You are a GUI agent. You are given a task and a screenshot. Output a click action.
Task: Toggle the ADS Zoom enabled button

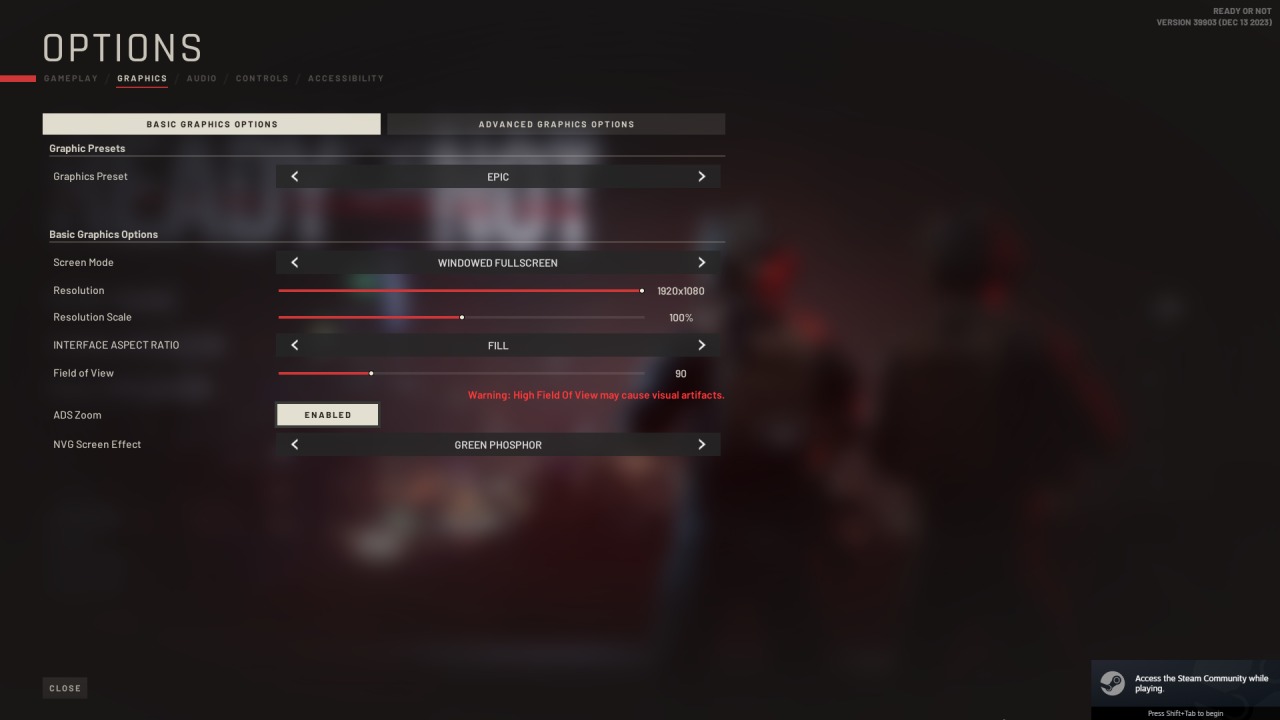pyautogui.click(x=327, y=414)
